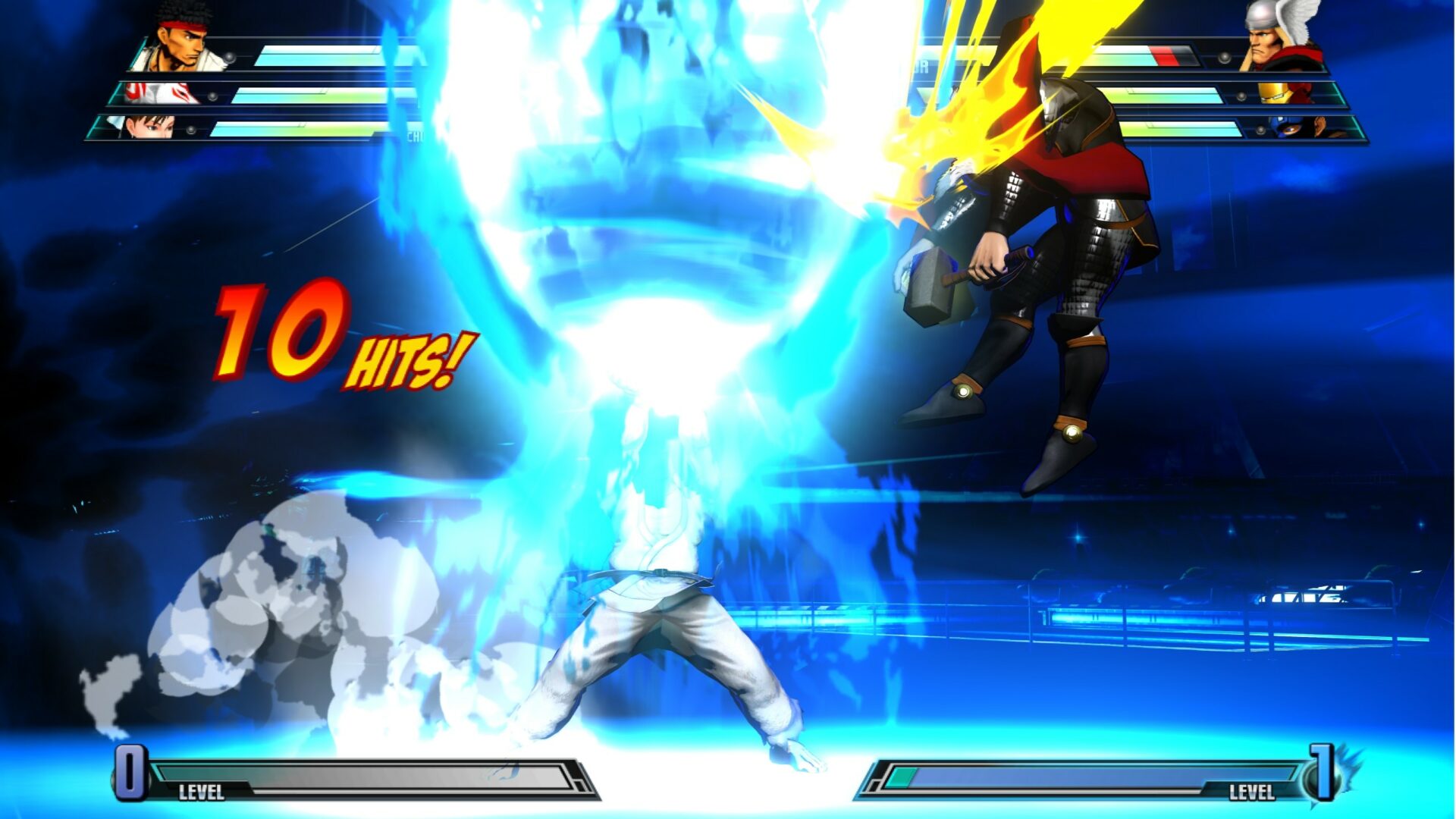The height and width of the screenshot is (819, 1456).
Task: Toggle Ryu's assist indicator button
Action: pyautogui.click(x=229, y=57)
